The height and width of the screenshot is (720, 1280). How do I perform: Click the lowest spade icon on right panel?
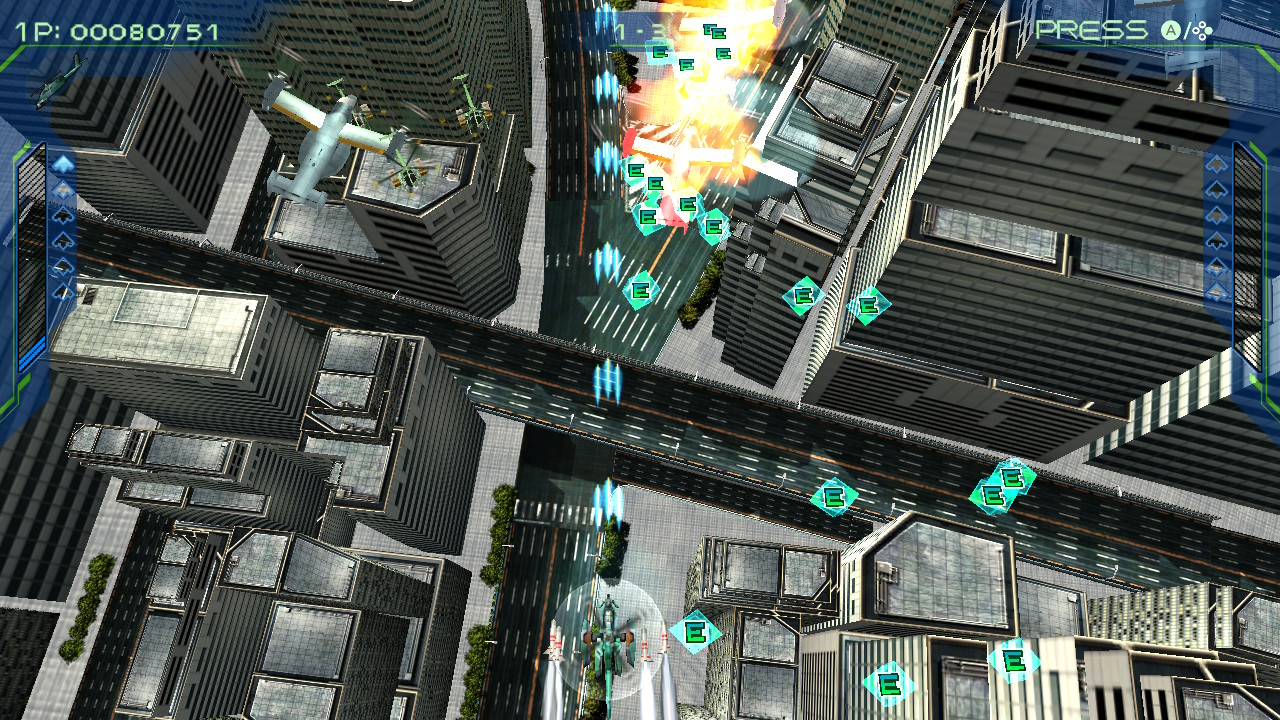[1217, 290]
